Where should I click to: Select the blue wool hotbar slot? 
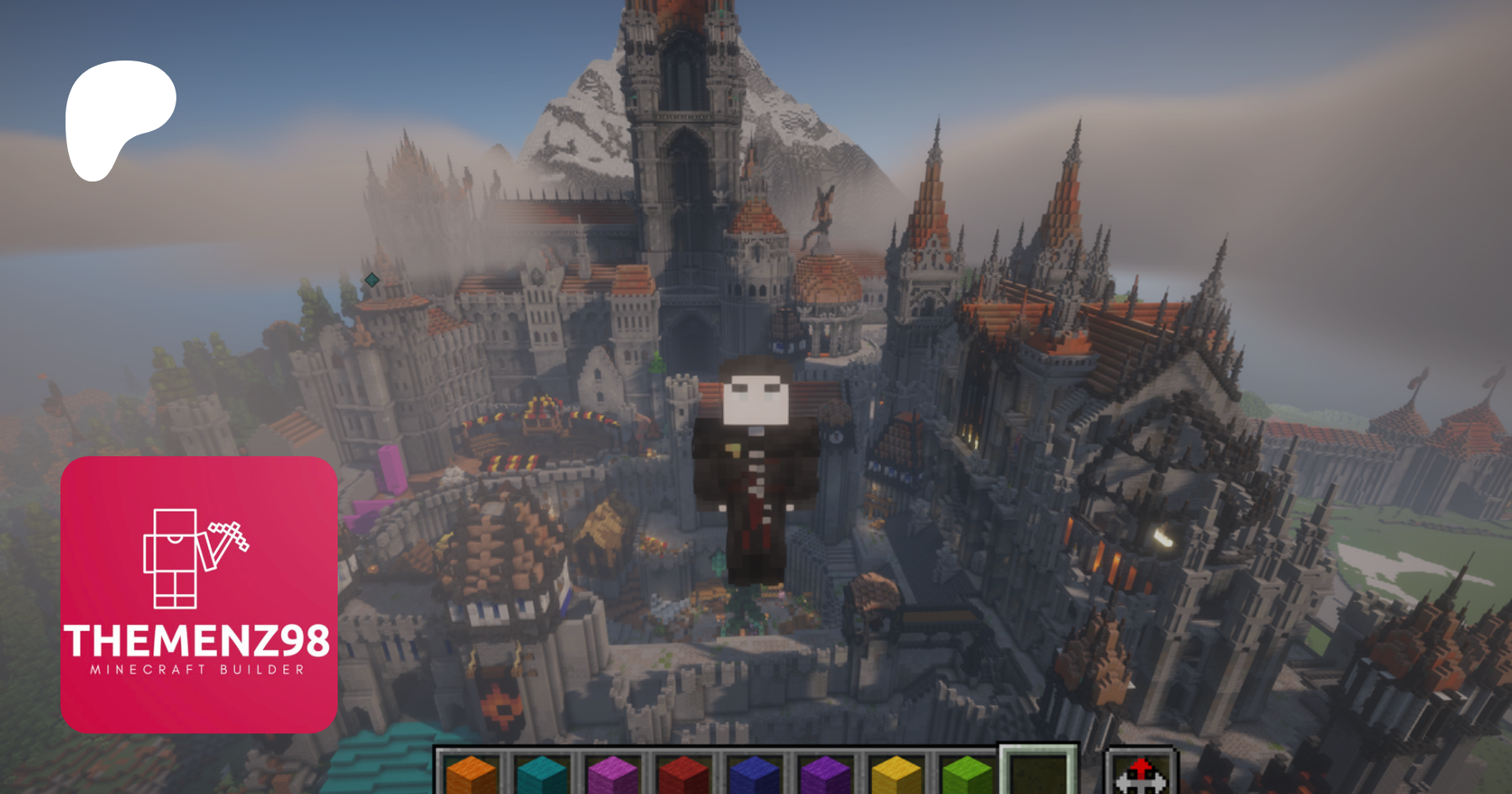(754, 775)
